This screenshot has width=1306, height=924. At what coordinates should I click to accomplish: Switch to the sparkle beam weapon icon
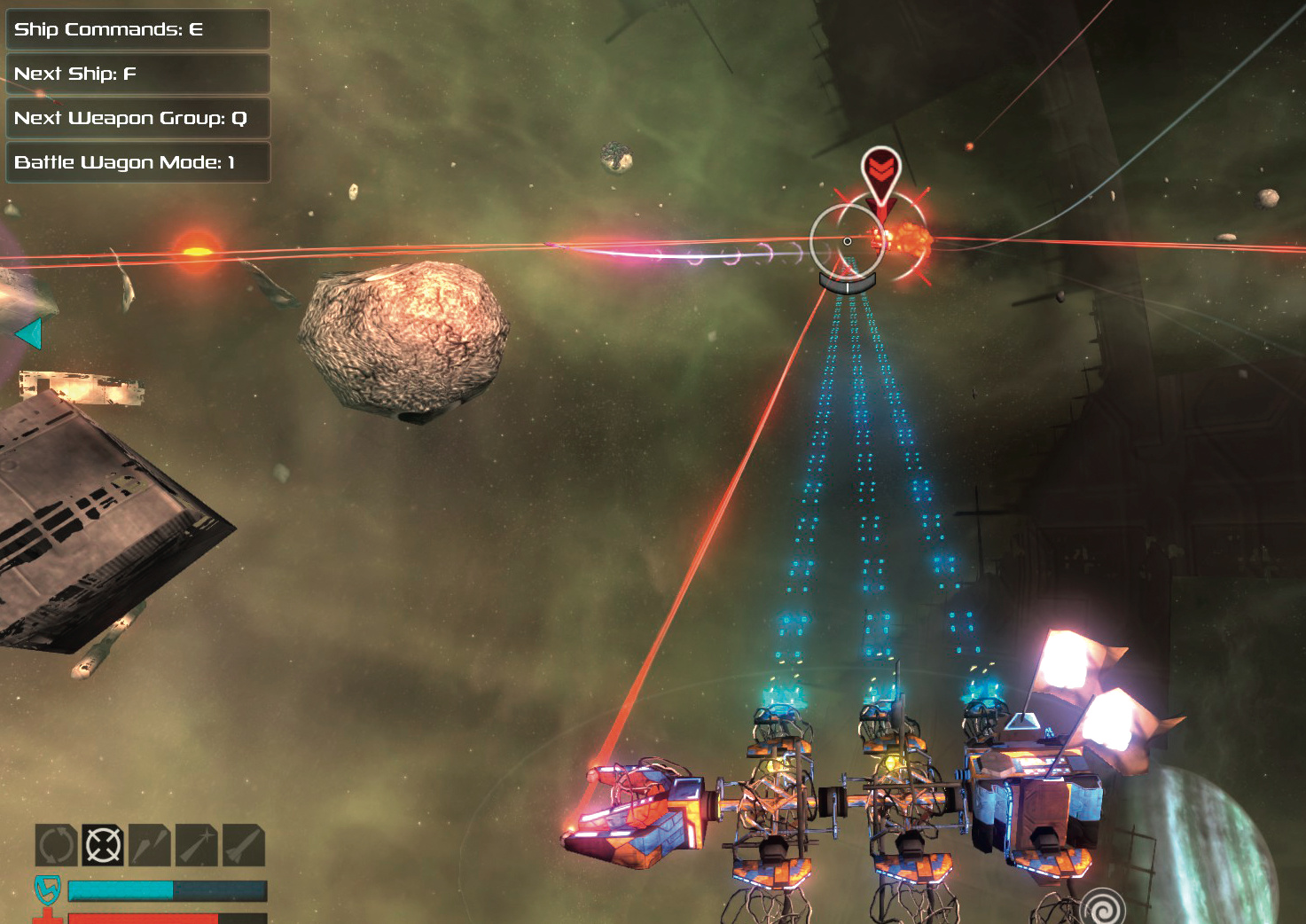point(197,845)
